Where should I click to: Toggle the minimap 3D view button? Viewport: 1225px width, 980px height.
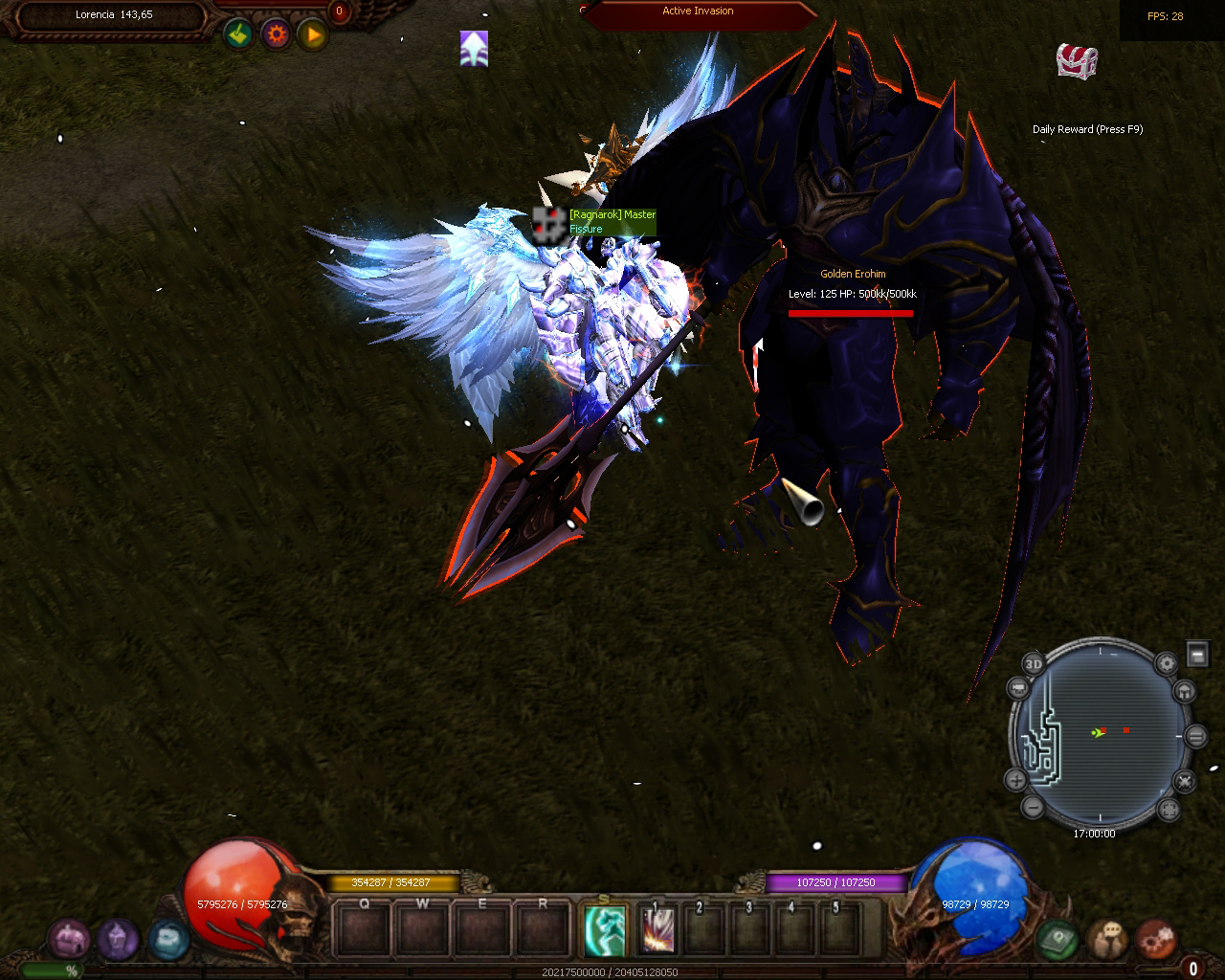click(x=1033, y=663)
